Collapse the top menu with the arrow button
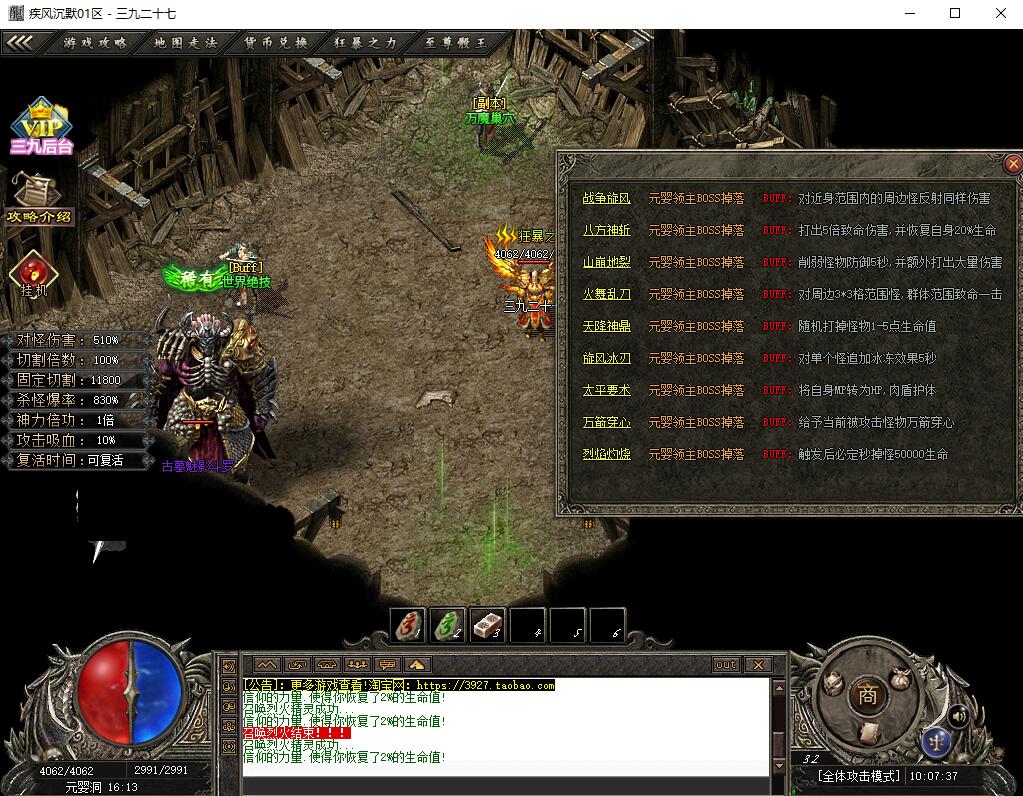This screenshot has width=1023, height=796. pos(21,43)
